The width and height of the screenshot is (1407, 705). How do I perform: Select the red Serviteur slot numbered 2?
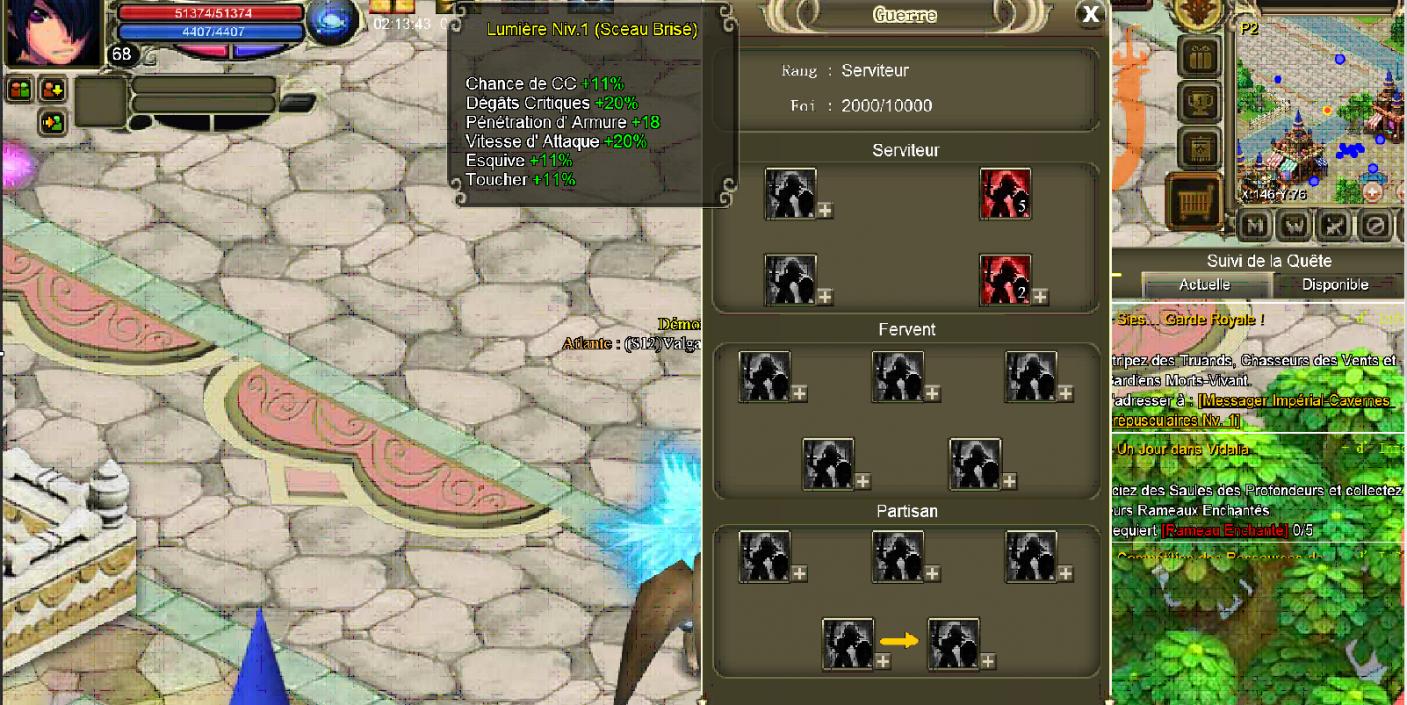(x=1004, y=280)
